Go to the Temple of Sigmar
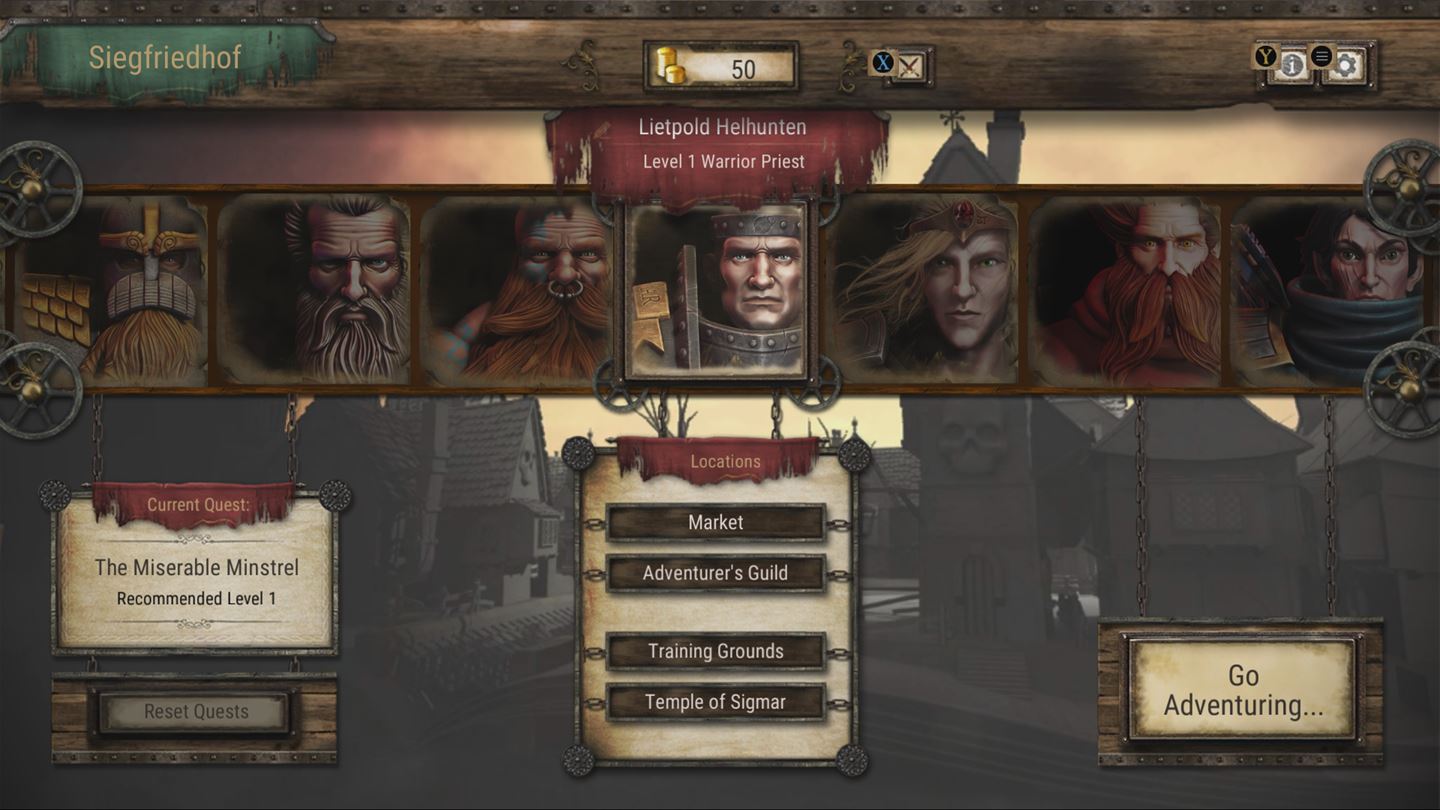This screenshot has height=810, width=1440. coord(716,701)
